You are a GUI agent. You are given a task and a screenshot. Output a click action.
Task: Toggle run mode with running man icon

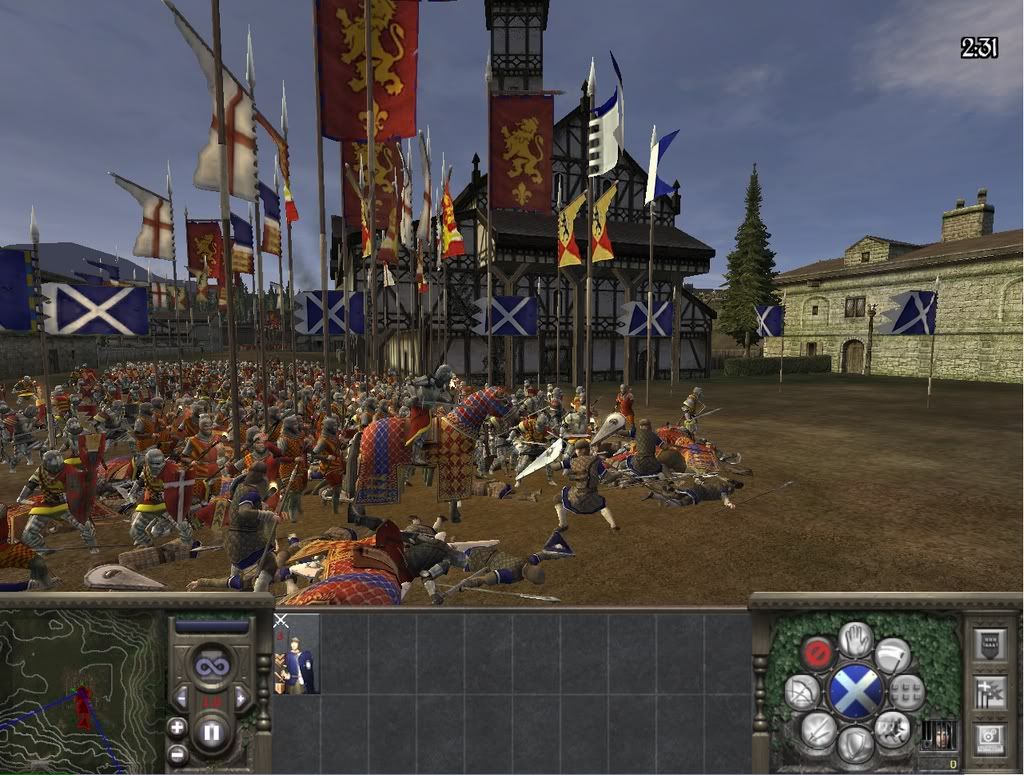(892, 729)
